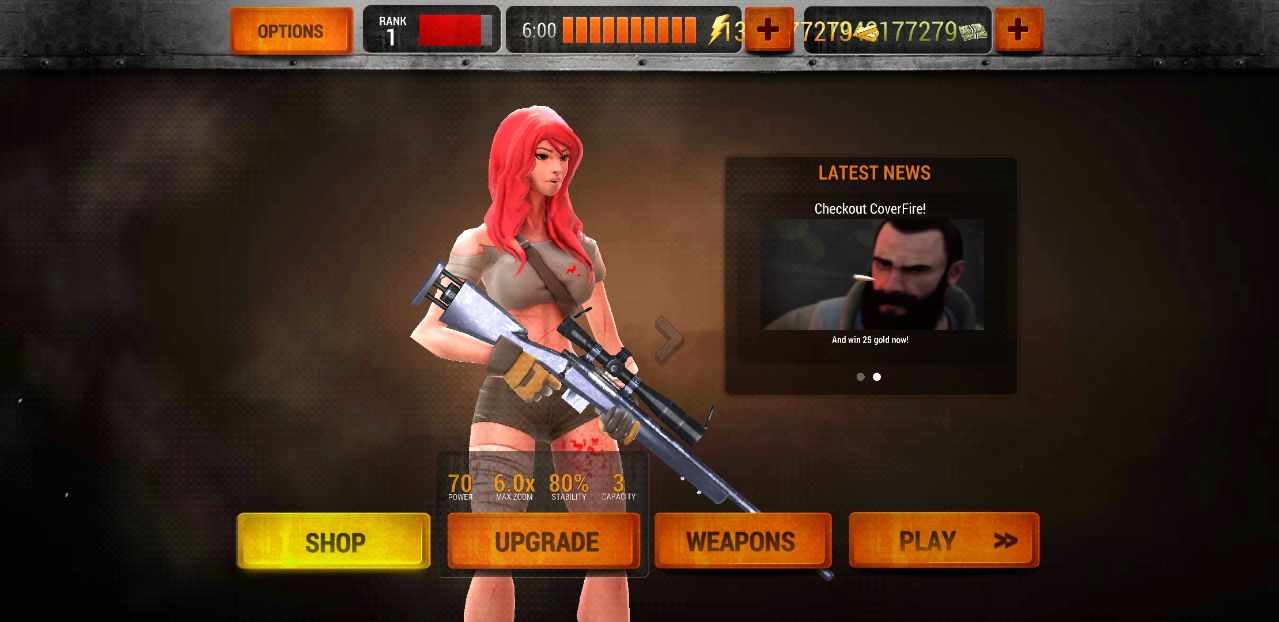Open the CoverFire news thumbnail

pos(872,275)
